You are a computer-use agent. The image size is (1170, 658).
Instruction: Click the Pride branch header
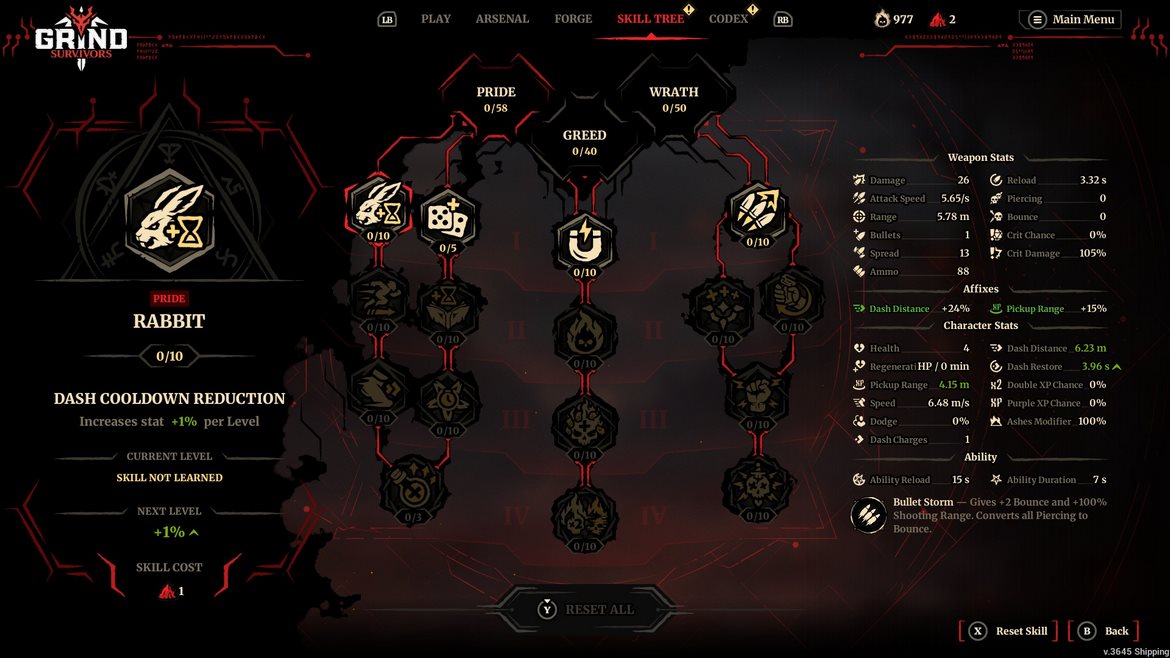[496, 99]
